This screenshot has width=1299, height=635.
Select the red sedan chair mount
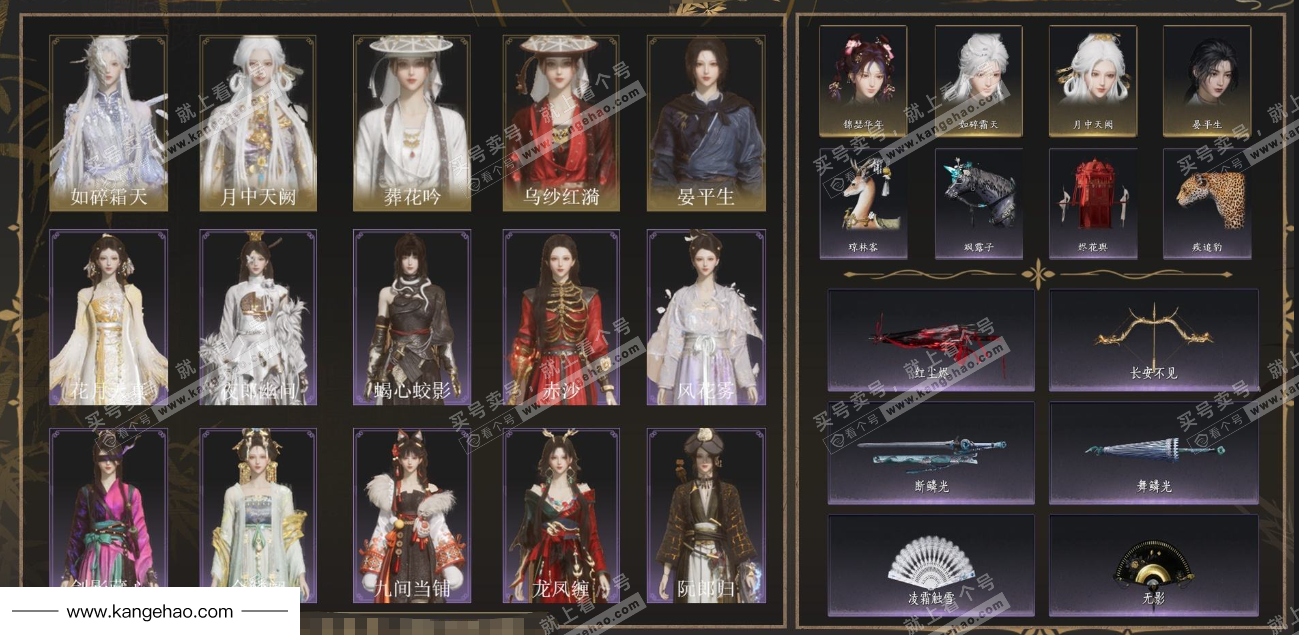(x=1093, y=203)
